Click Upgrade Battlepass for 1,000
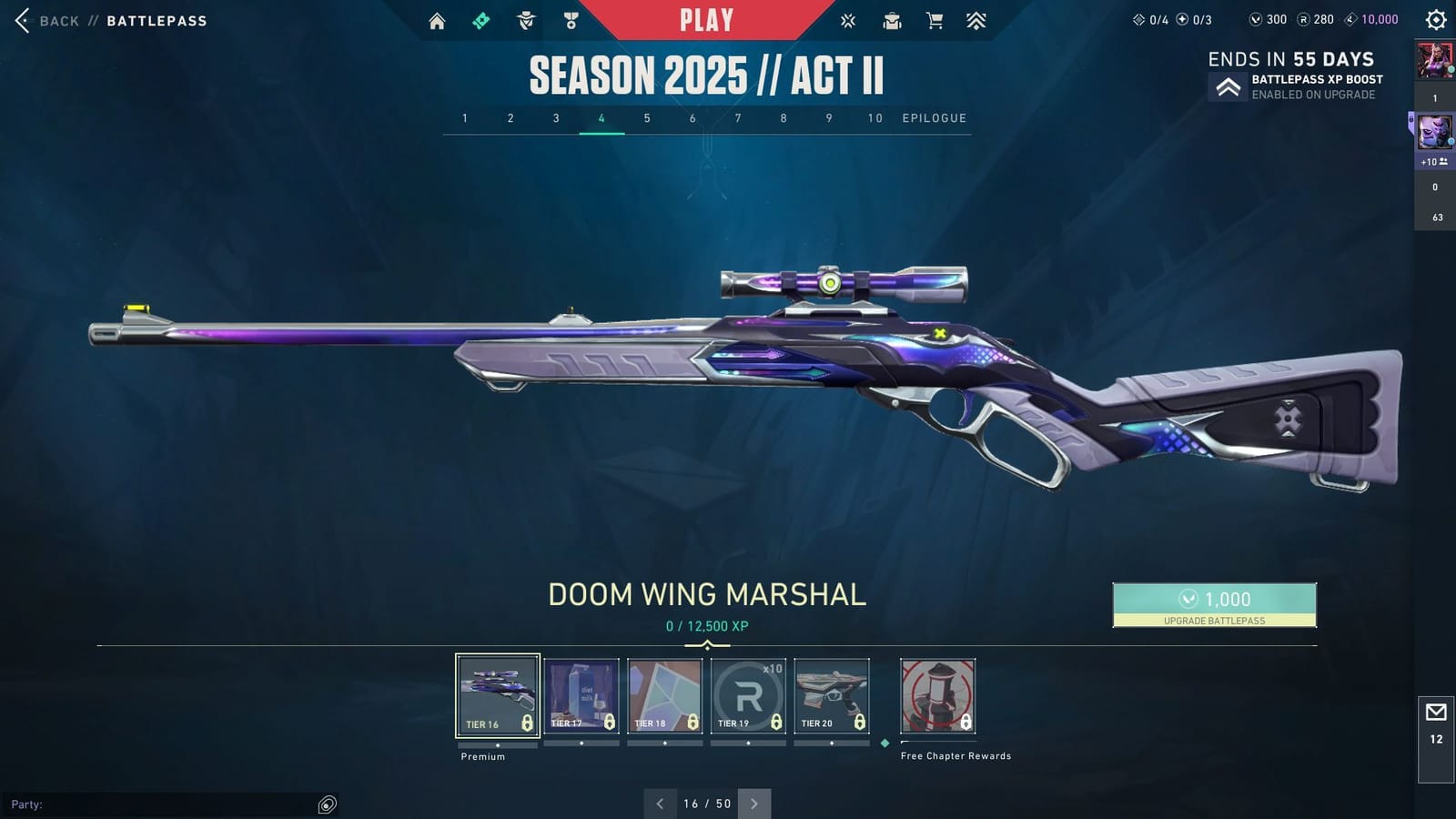 click(1214, 605)
